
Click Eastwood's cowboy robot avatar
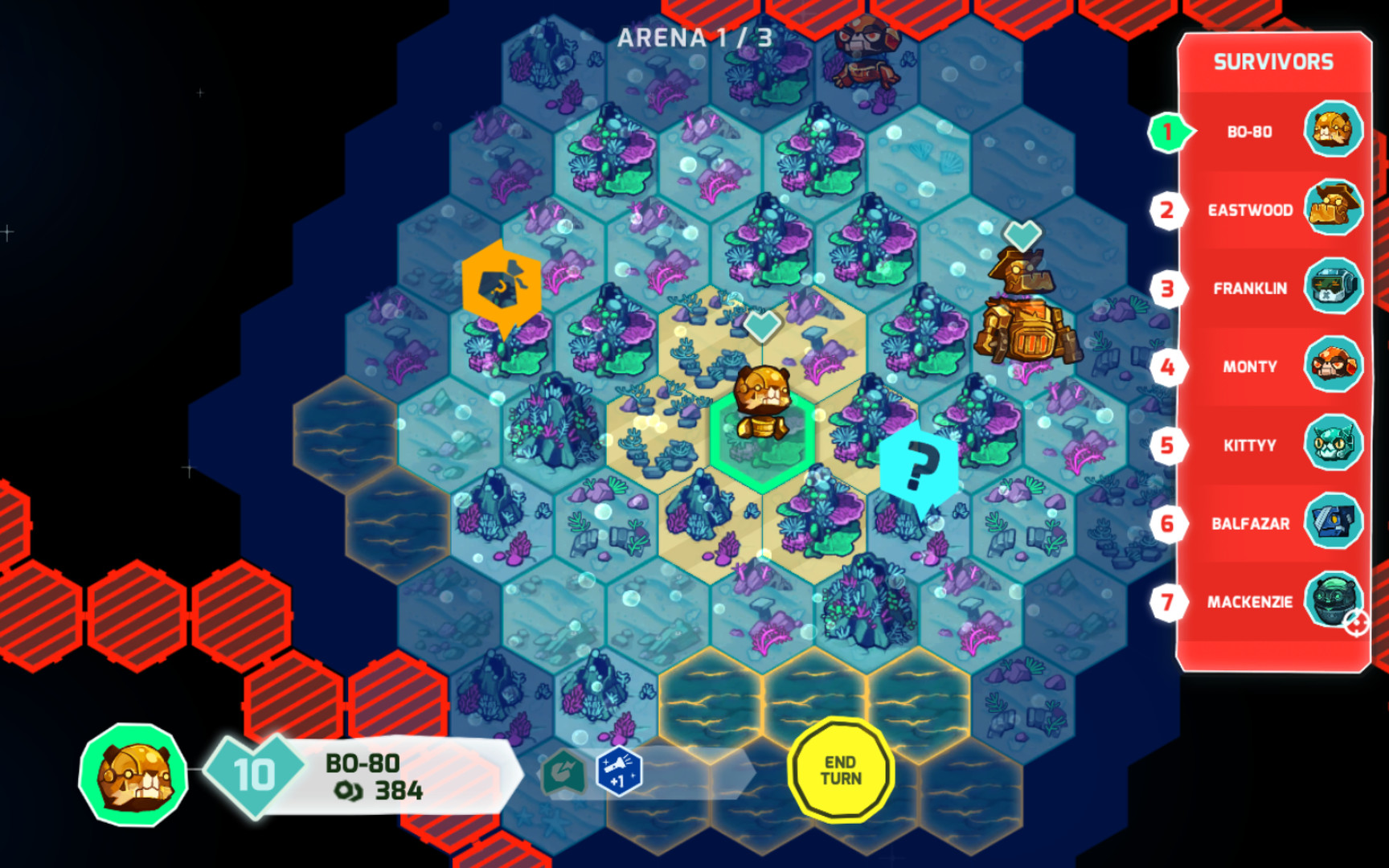1334,211
